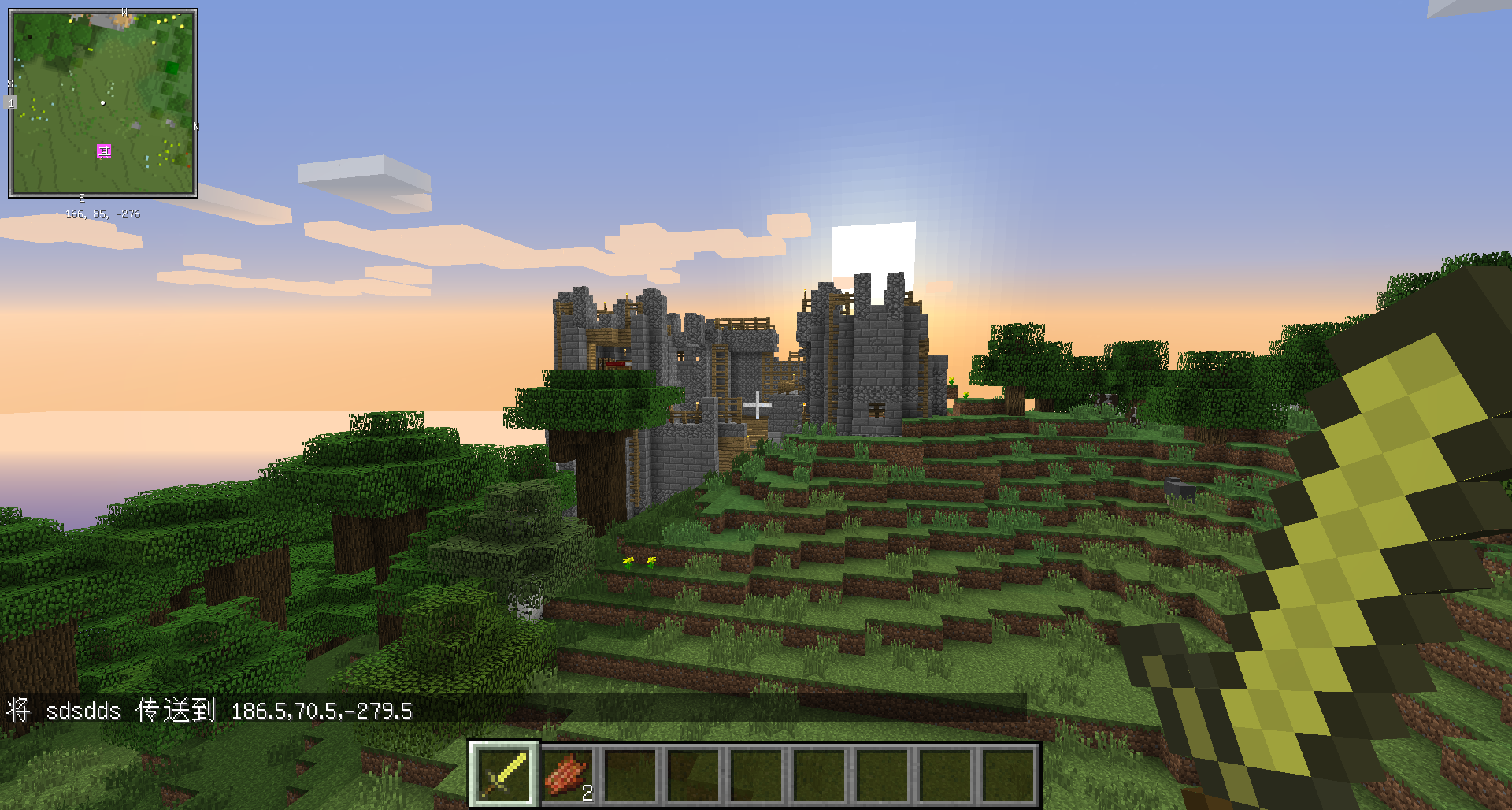Viewport: 1512px width, 810px height.
Task: Click the minimap in the corner
Action: (103, 103)
